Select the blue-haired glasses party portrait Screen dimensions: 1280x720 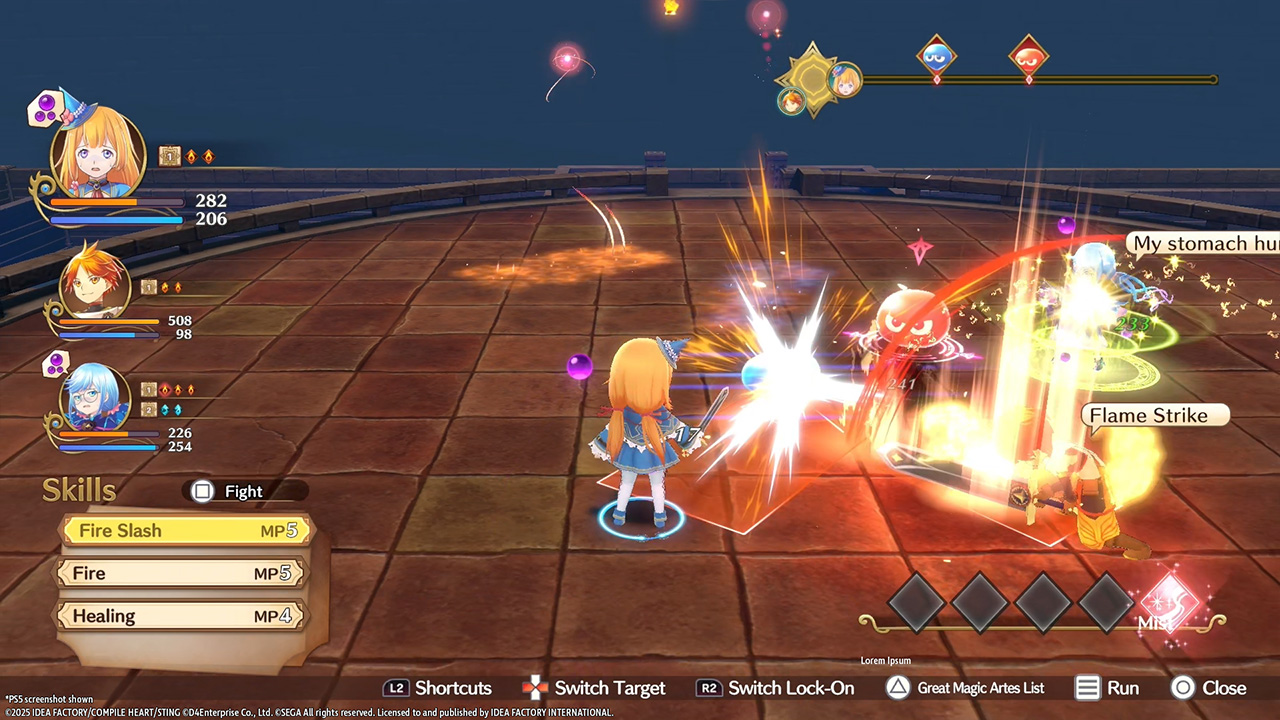pyautogui.click(x=95, y=398)
